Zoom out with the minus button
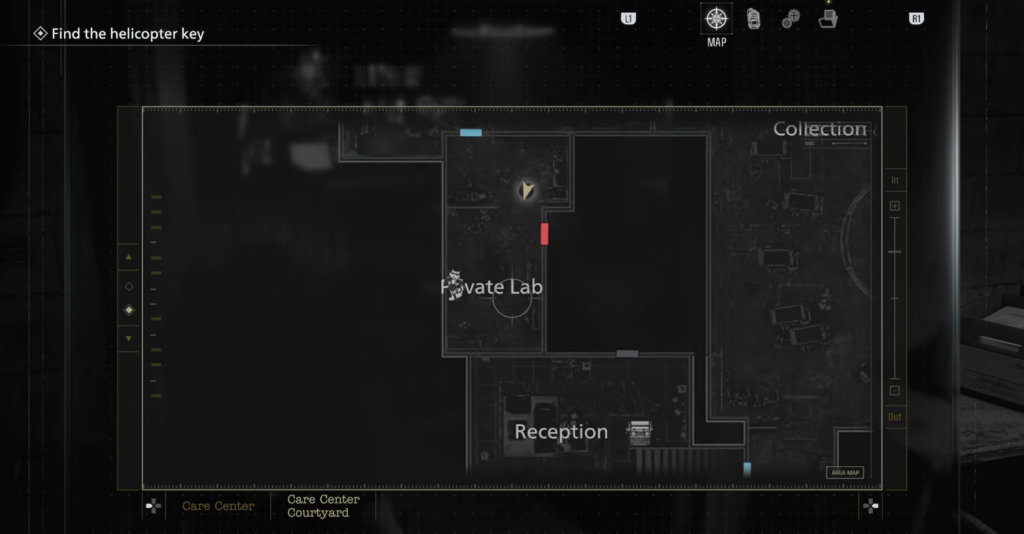 (894, 390)
